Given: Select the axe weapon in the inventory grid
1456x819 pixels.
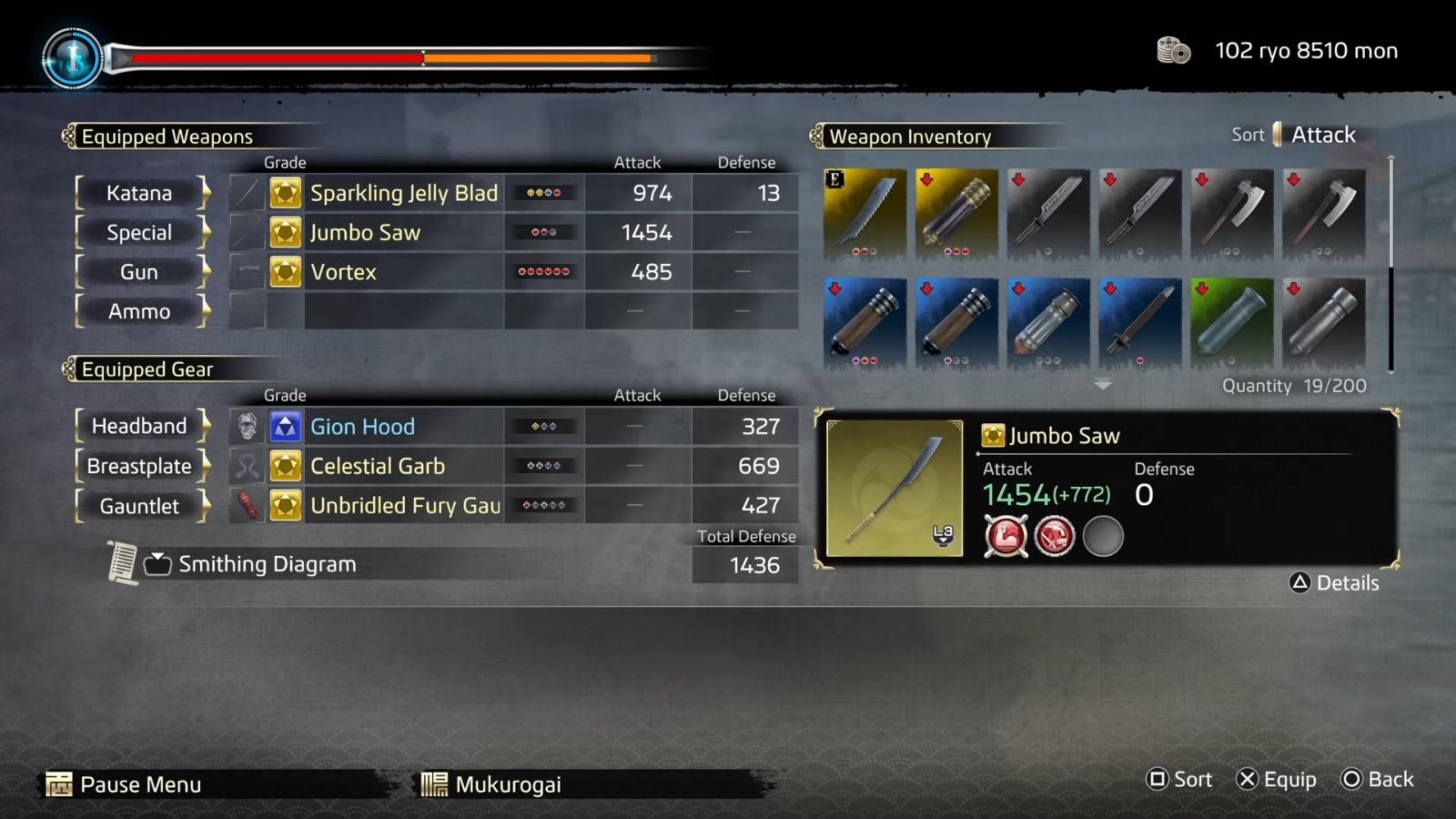Looking at the screenshot, I should coord(1232,214).
